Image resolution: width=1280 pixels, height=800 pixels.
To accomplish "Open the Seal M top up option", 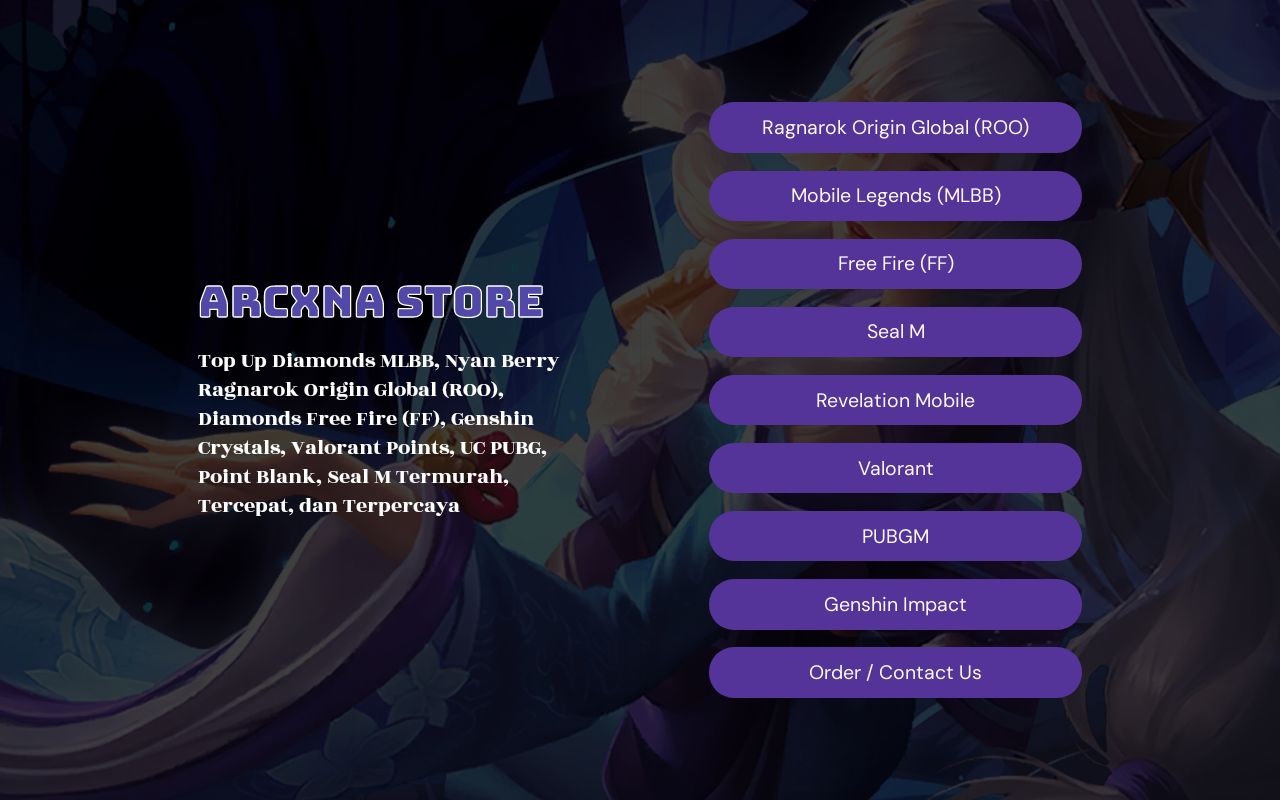I will click(x=896, y=331).
